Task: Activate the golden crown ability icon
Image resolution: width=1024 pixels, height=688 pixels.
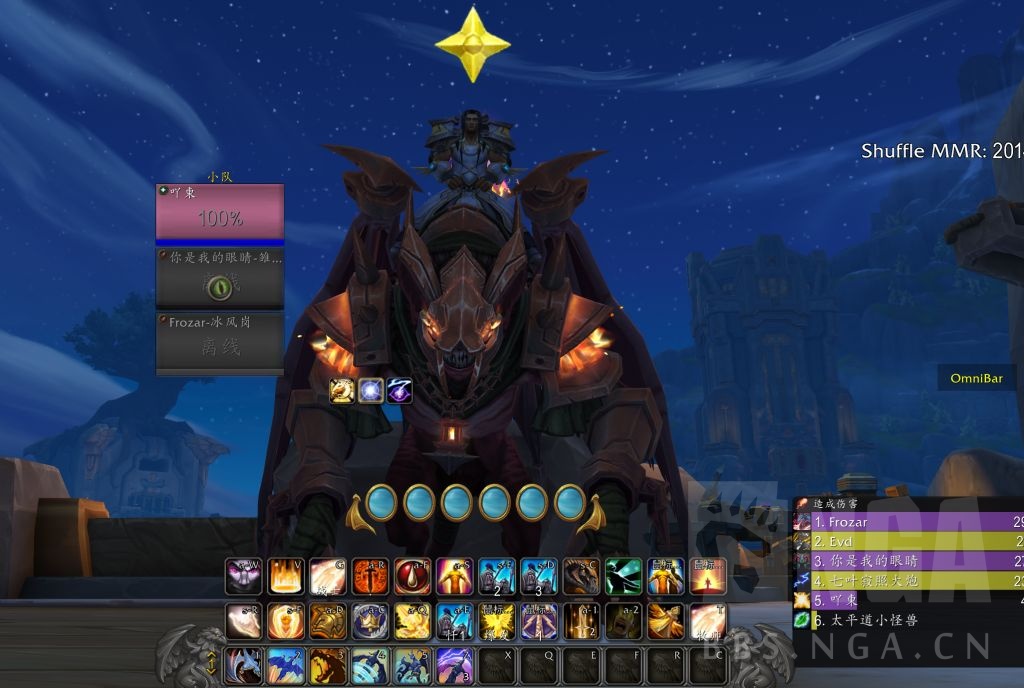Action: point(370,621)
